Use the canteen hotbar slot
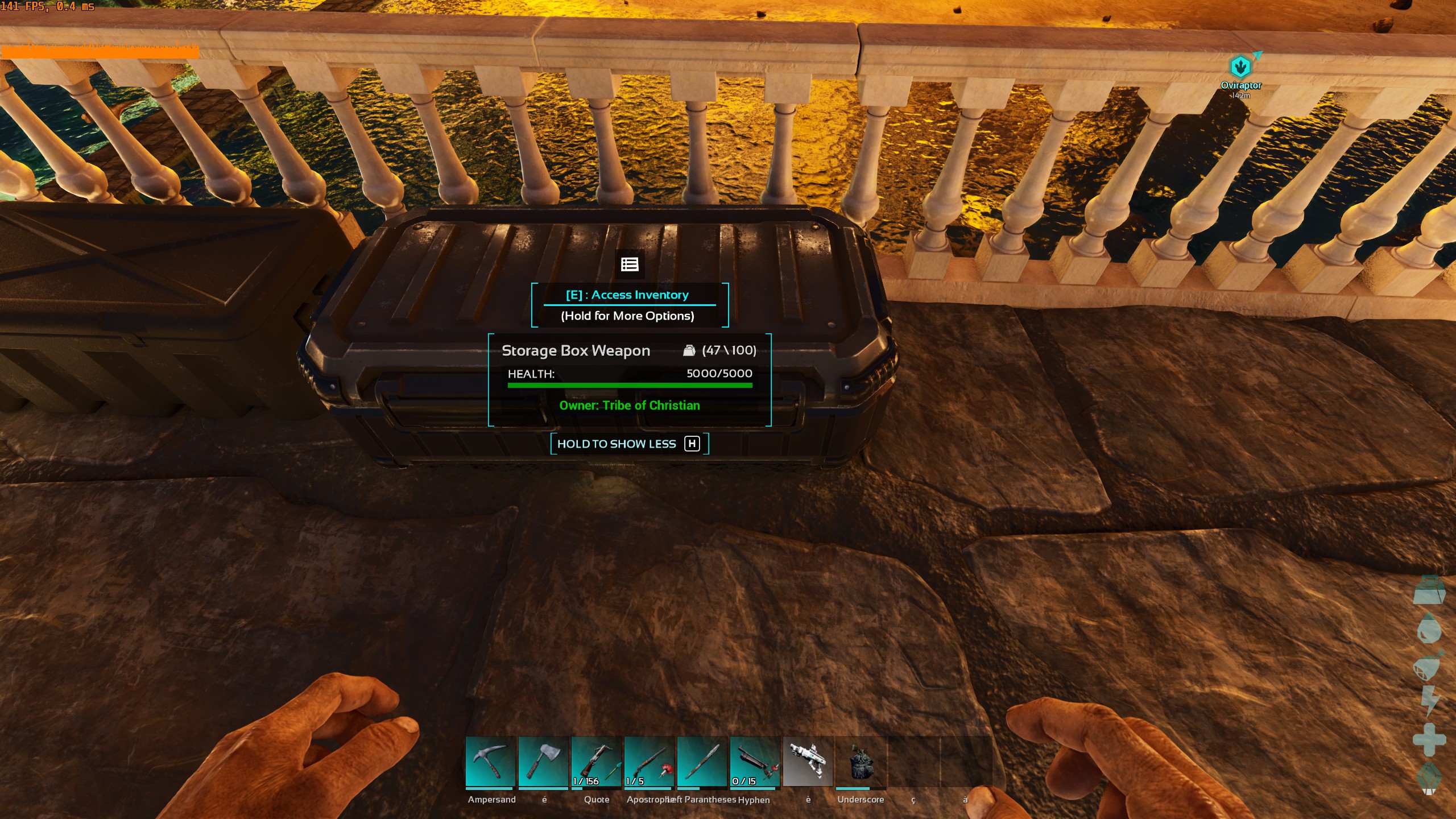1456x819 pixels. pyautogui.click(x=861, y=762)
